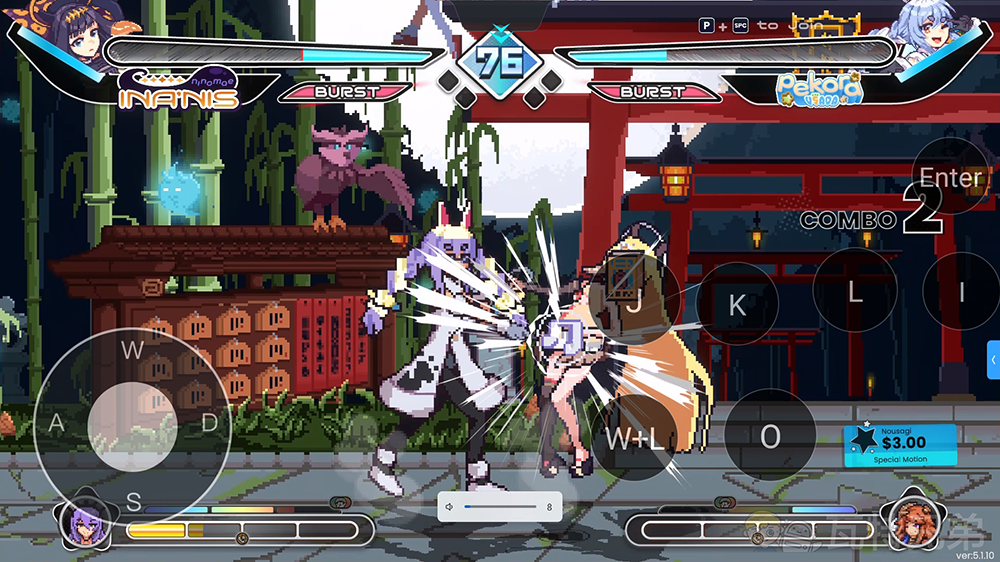Tap the K attack button
The width and height of the screenshot is (1000, 562).
click(737, 304)
